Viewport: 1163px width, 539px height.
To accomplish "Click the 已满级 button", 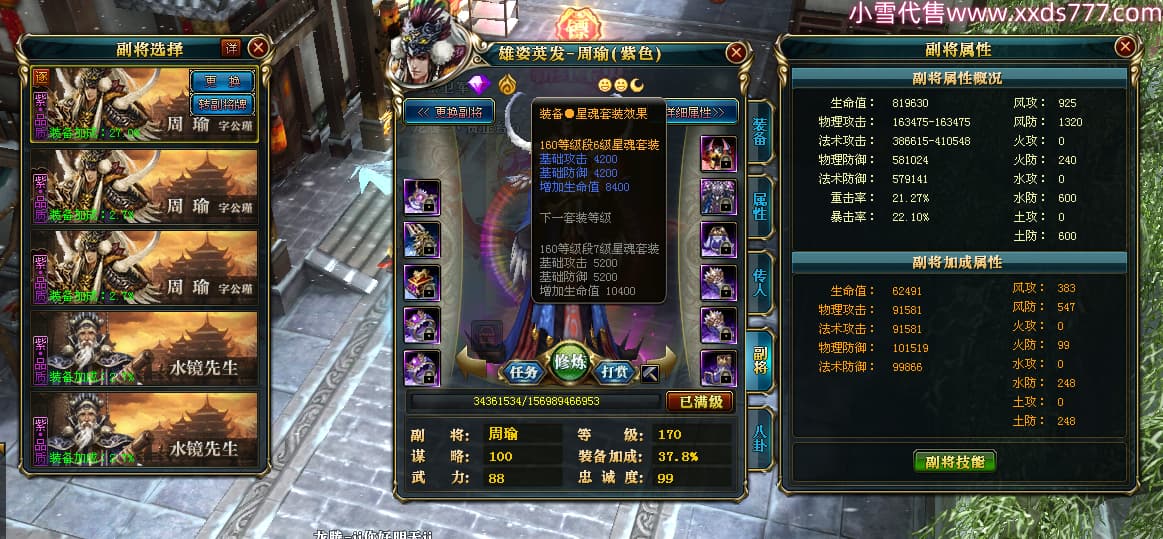I will [x=699, y=402].
